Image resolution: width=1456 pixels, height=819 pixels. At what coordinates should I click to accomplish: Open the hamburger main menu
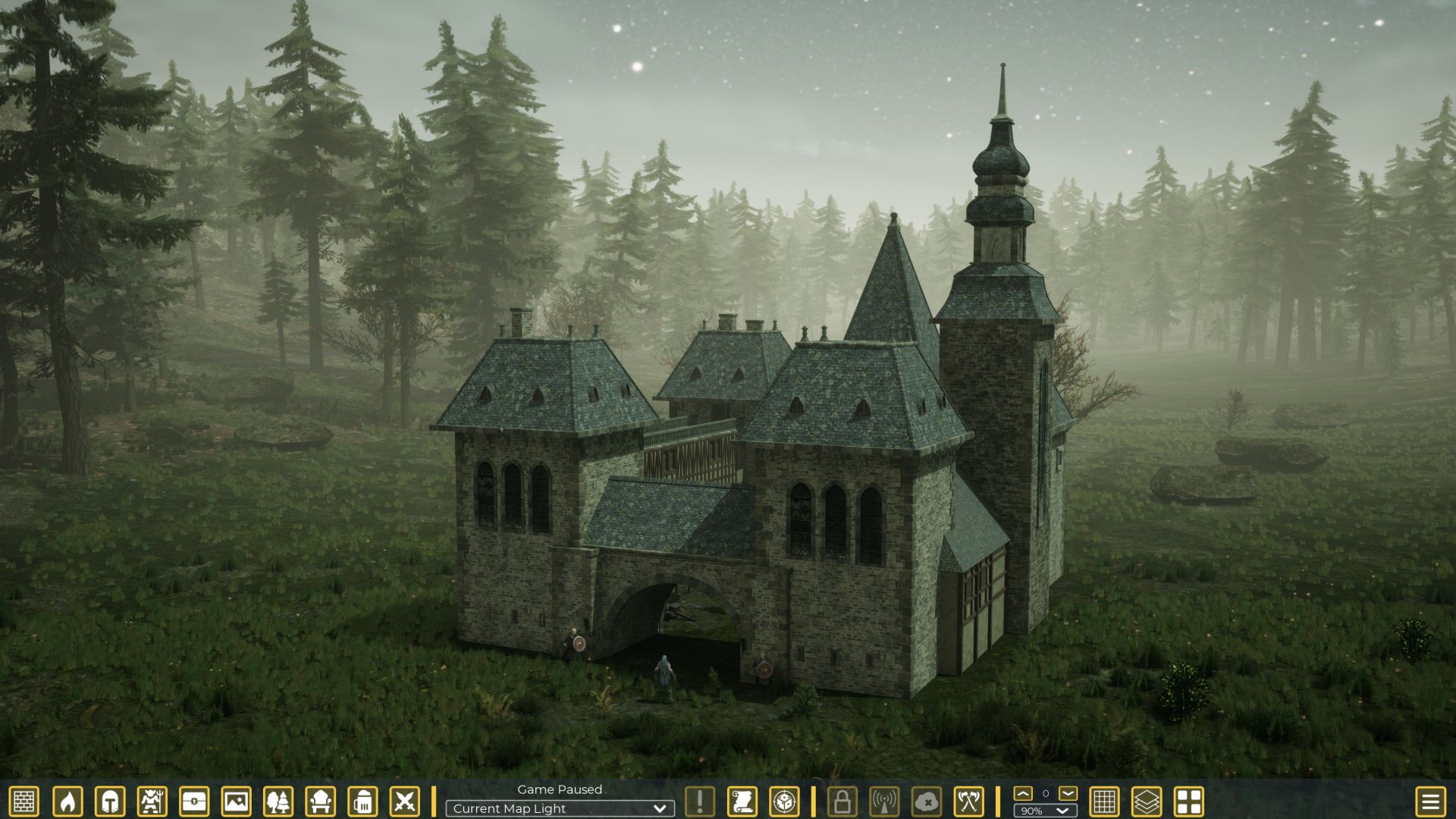pyautogui.click(x=1430, y=802)
